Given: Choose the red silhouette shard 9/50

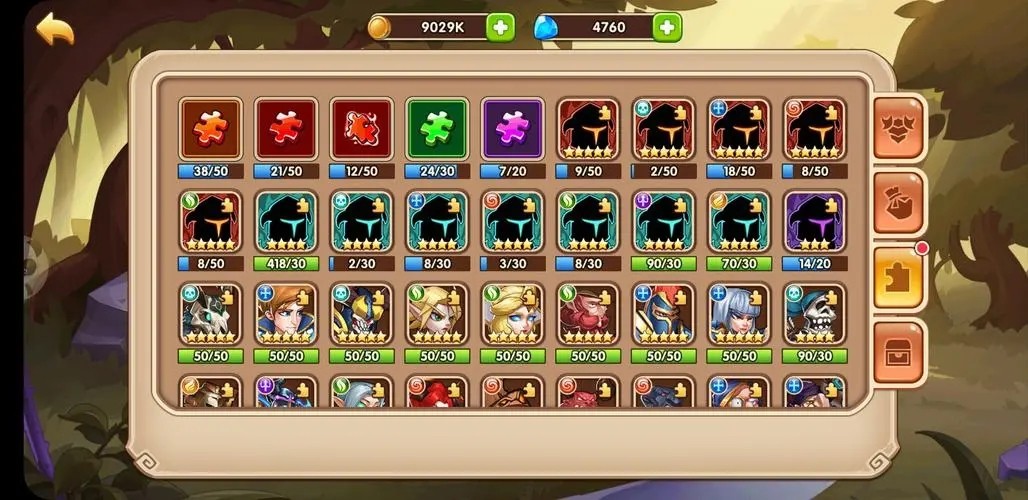Looking at the screenshot, I should pyautogui.click(x=588, y=129).
